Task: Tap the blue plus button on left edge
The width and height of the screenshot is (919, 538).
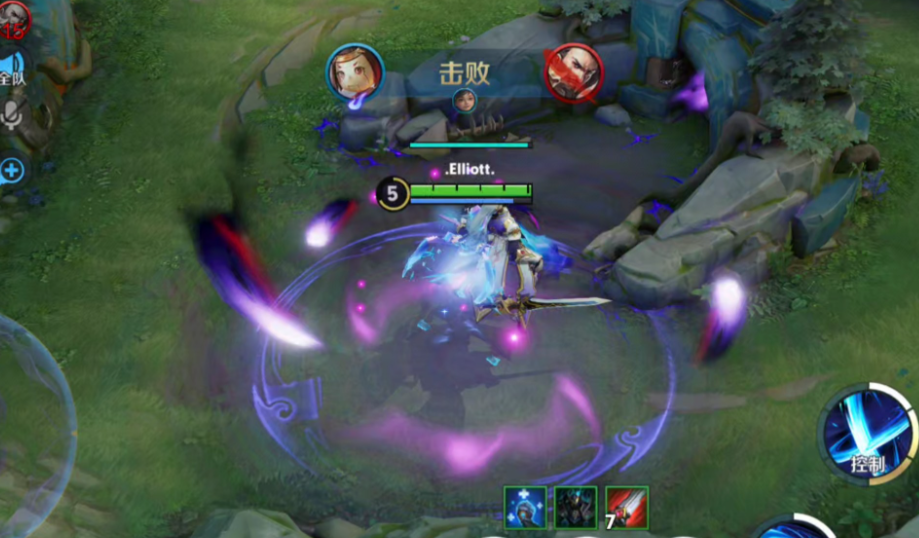Action: coord(12,170)
